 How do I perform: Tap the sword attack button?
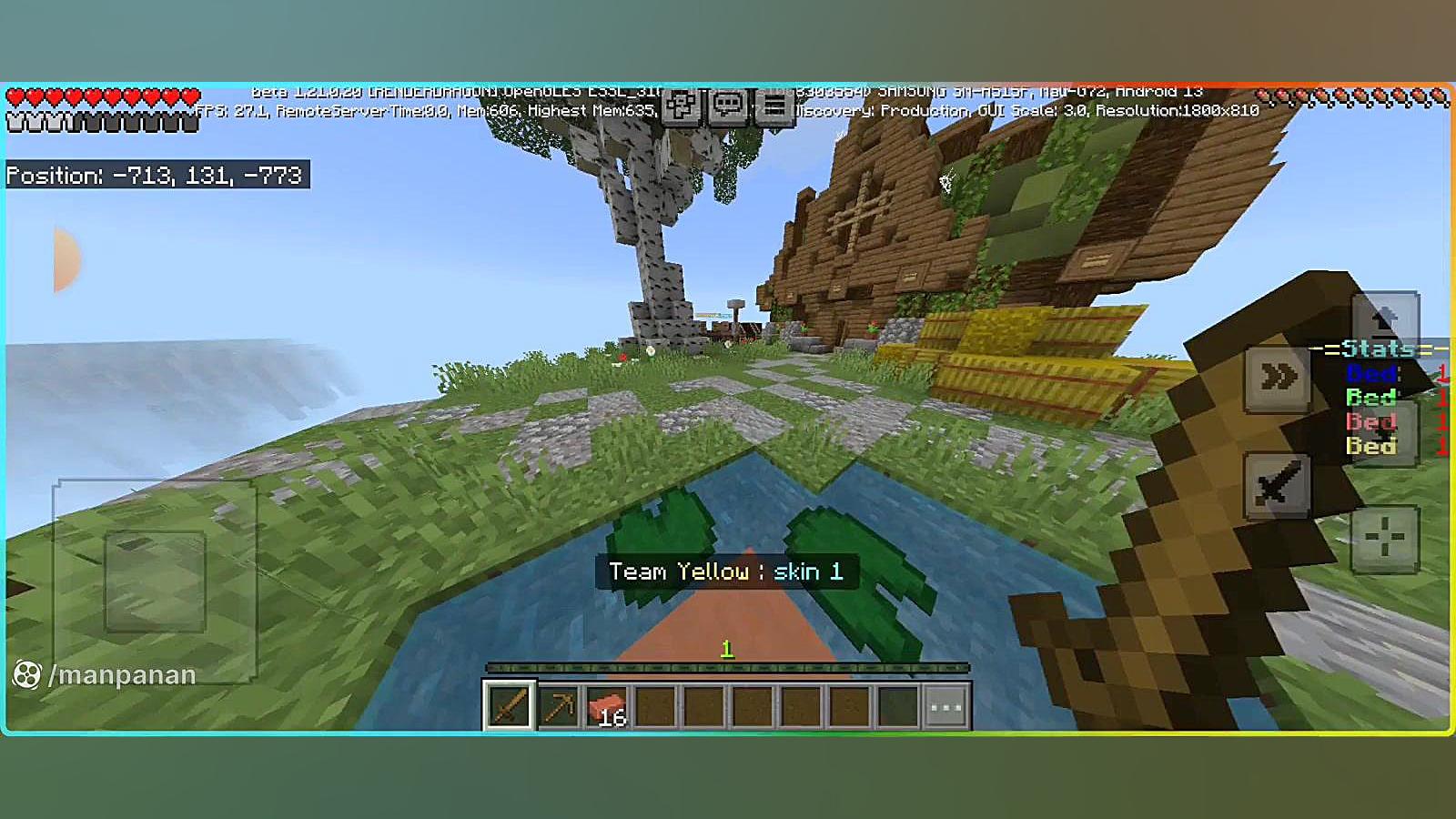point(1278,484)
